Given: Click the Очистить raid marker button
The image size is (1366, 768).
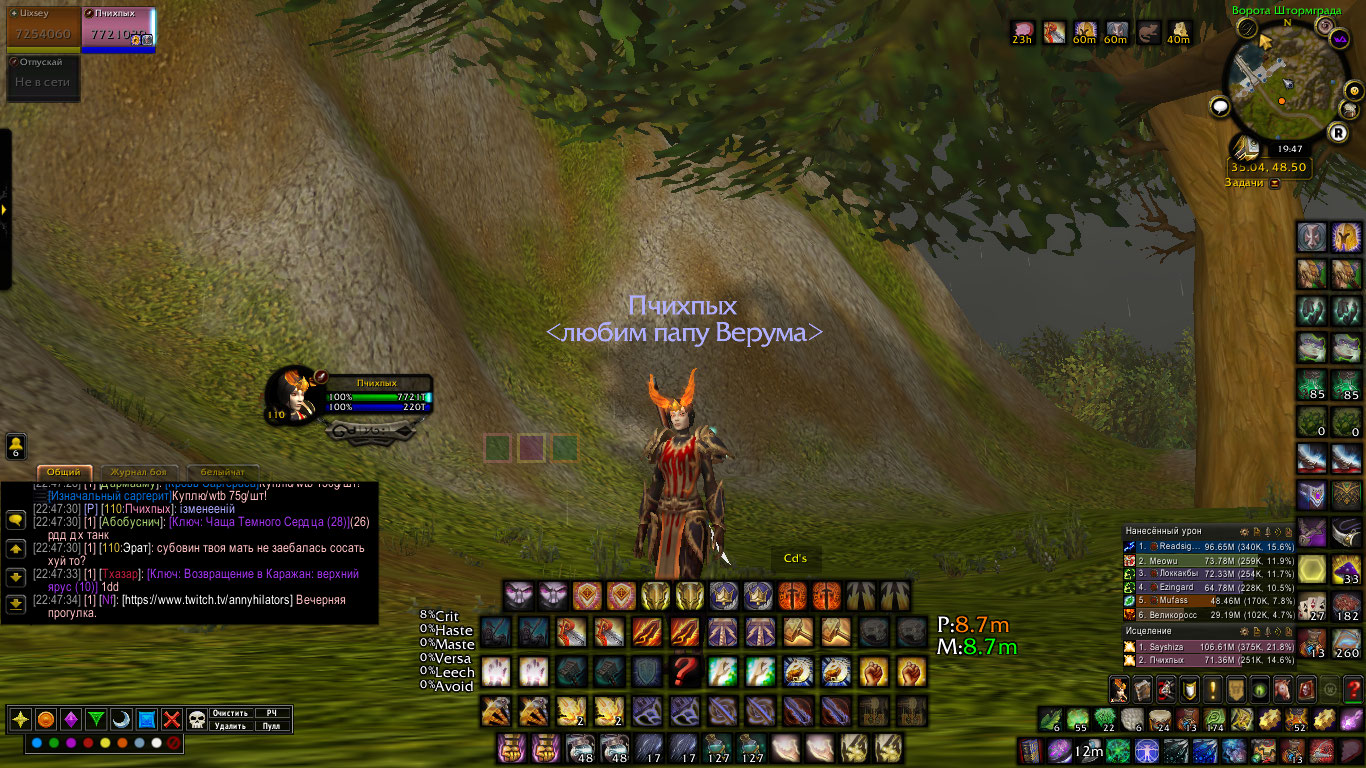Looking at the screenshot, I should click(230, 713).
